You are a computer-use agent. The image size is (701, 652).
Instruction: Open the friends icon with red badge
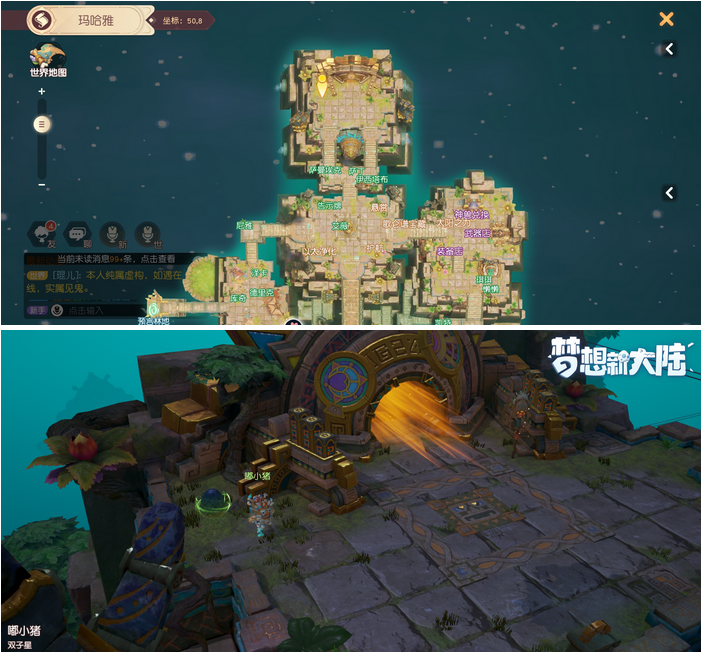tap(40, 234)
